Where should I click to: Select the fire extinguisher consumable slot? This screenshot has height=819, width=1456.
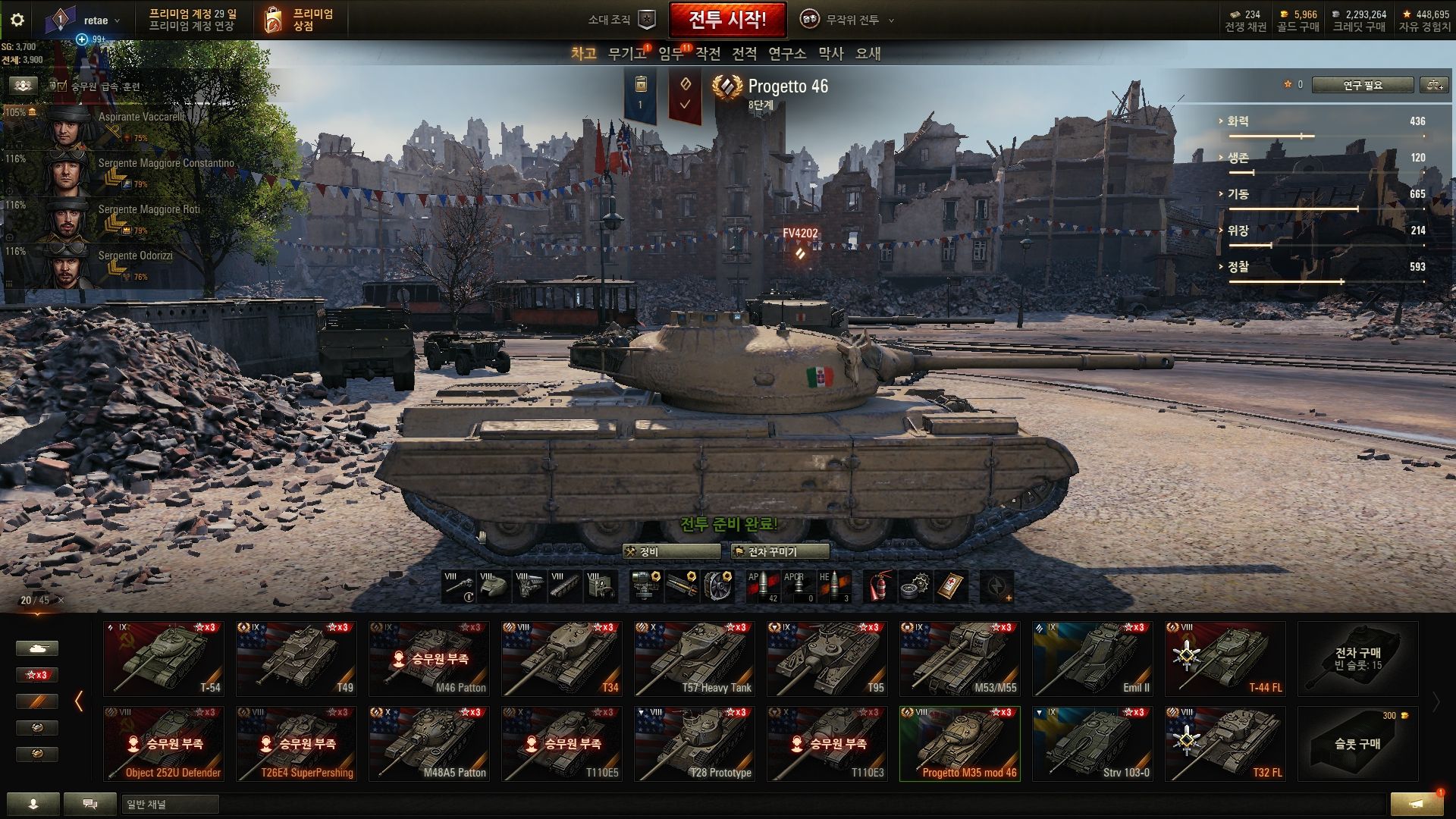pyautogui.click(x=878, y=586)
